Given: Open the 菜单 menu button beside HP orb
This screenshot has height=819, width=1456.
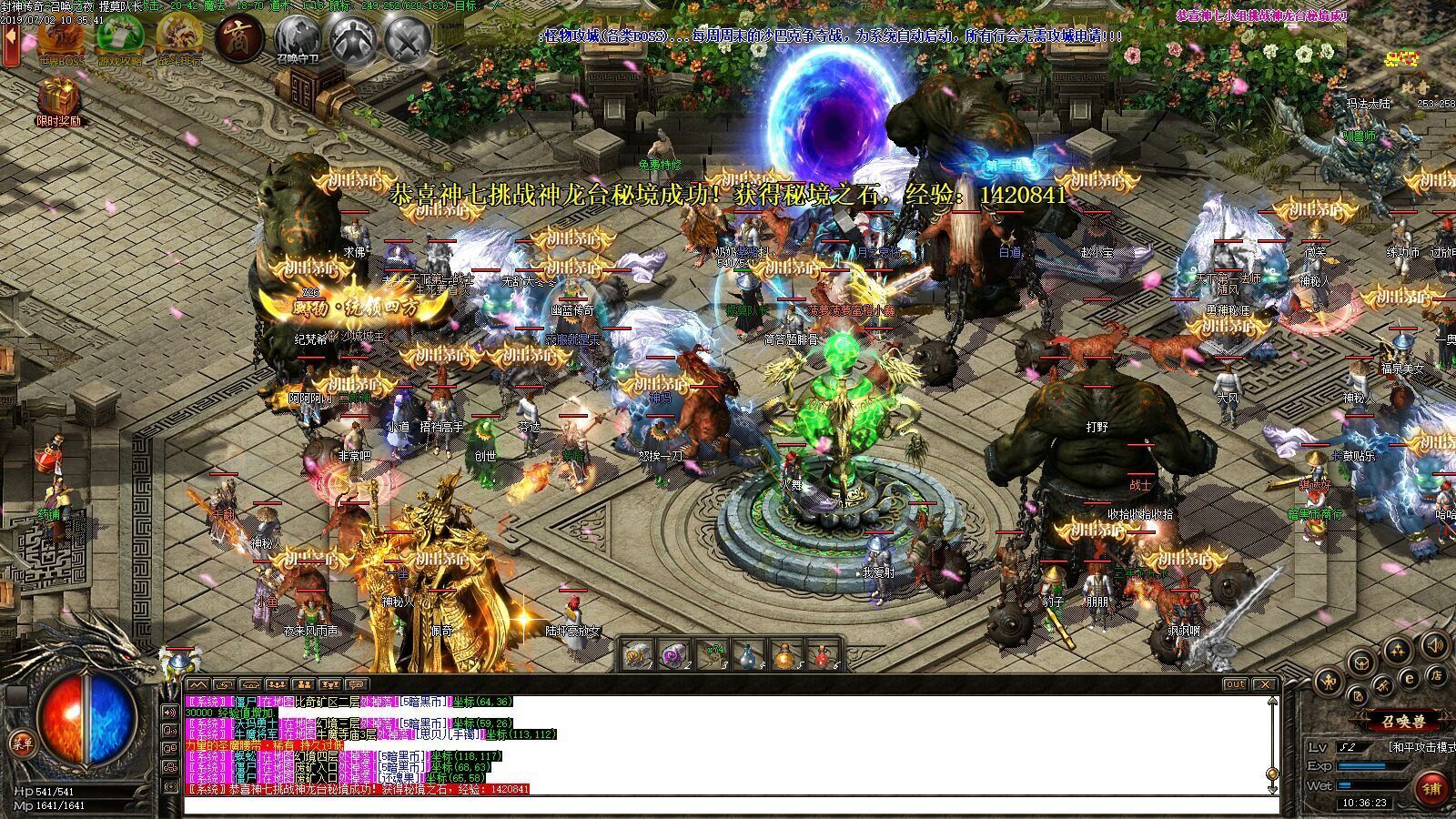Looking at the screenshot, I should (x=20, y=743).
